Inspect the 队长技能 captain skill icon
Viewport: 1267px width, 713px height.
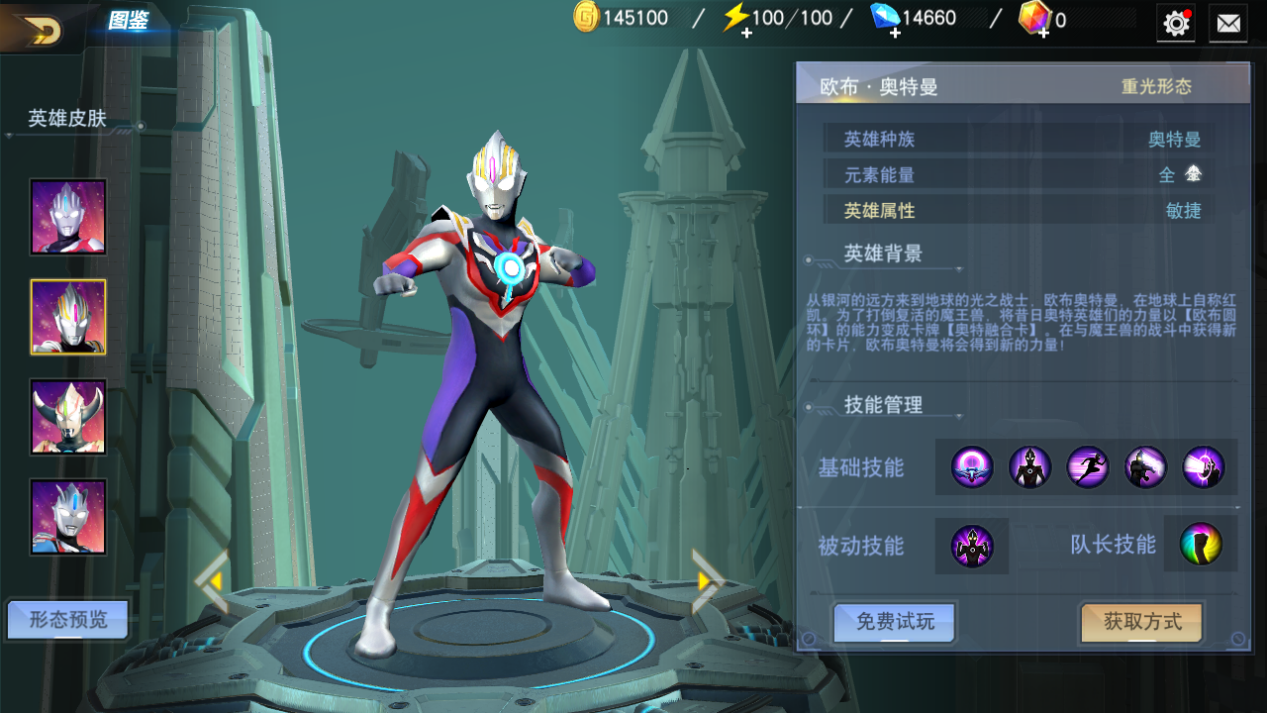pyautogui.click(x=1201, y=545)
